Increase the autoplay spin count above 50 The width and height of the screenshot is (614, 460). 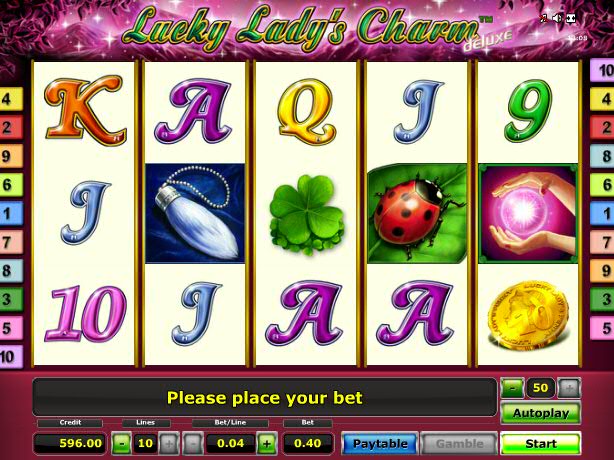coord(568,387)
